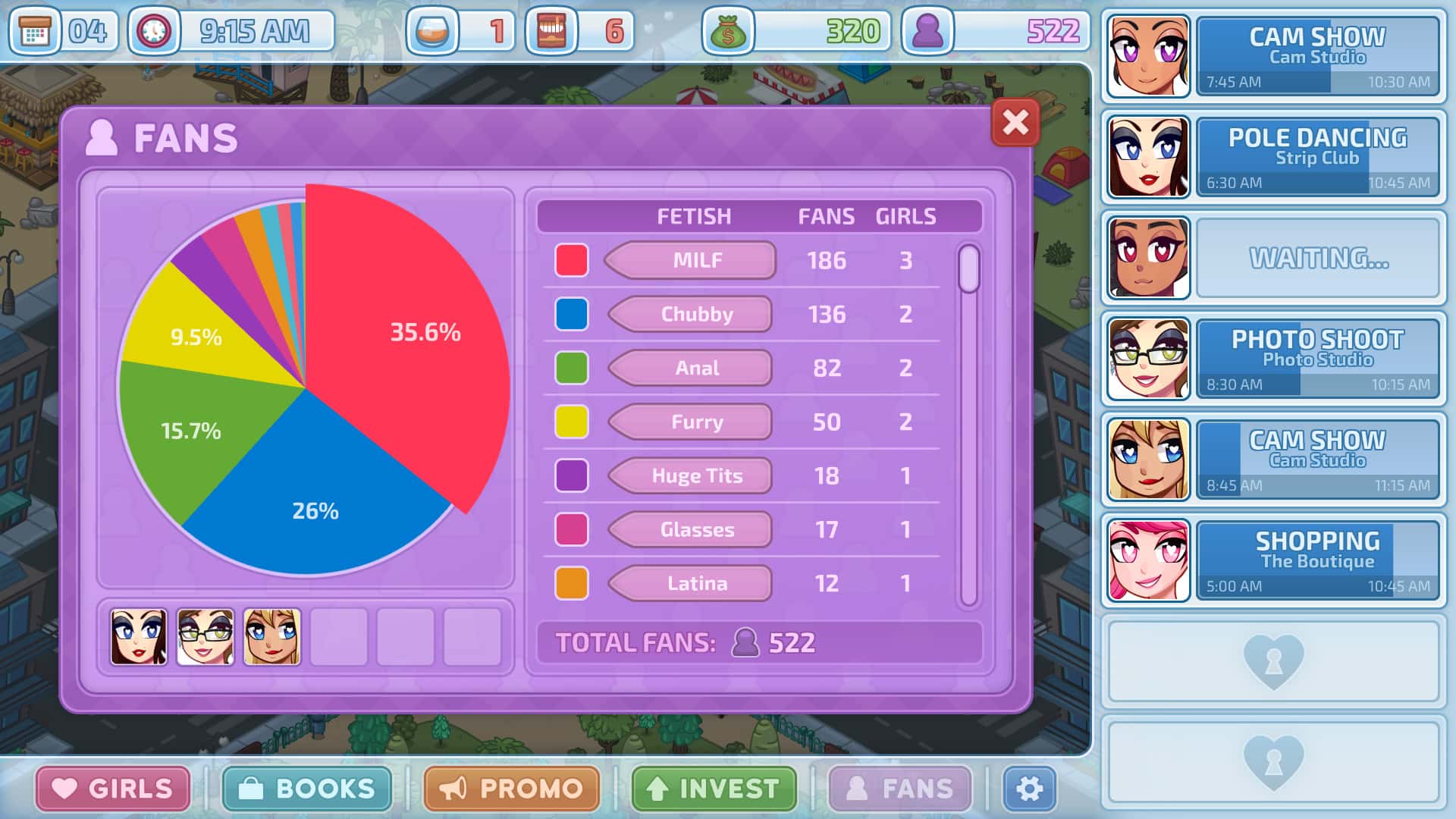Click the red MILF color swatch
The image size is (1456, 819).
(573, 259)
